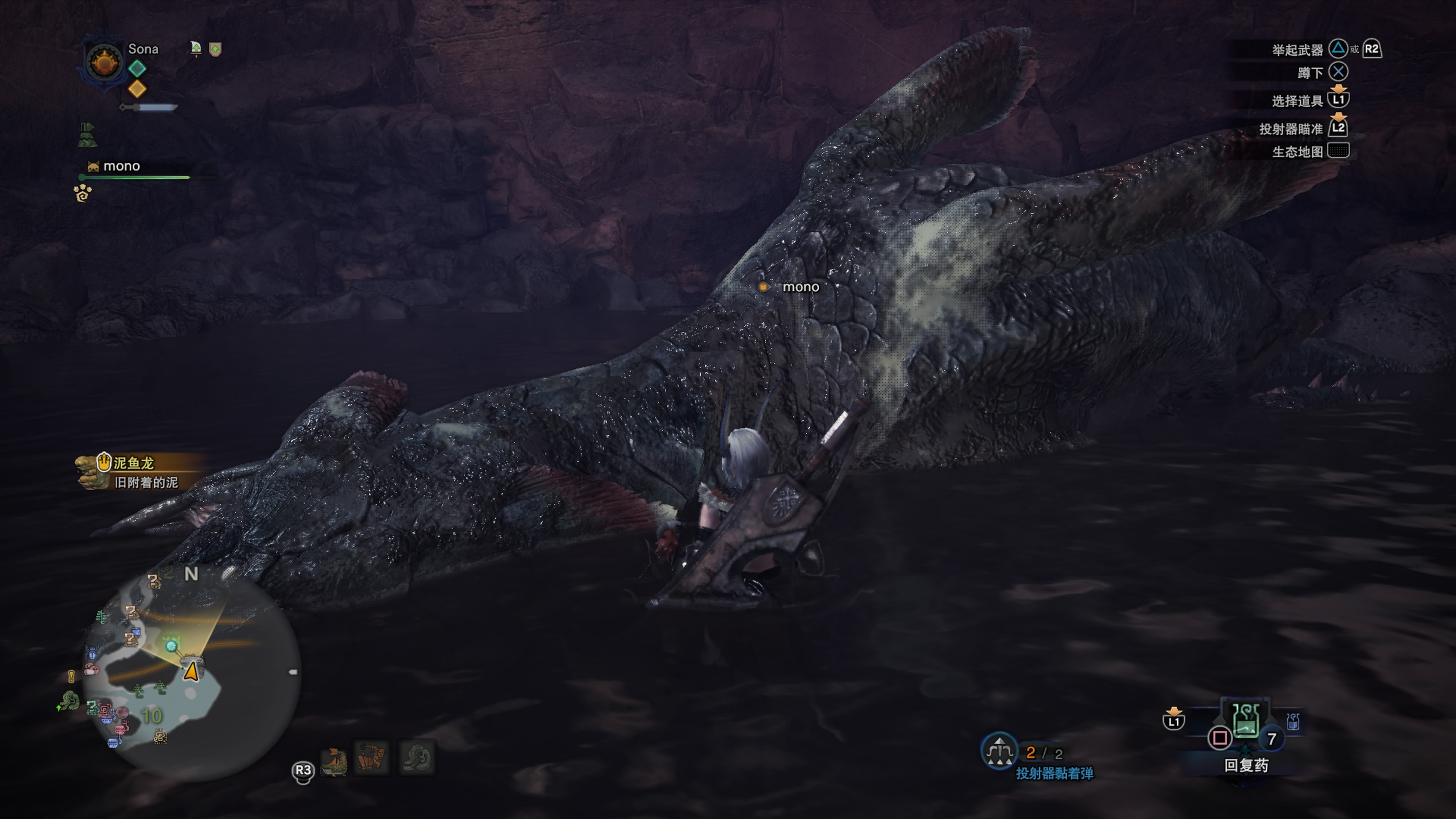This screenshot has width=1456, height=819.
Task: Click the yellow exclamation marker beside the minimap
Action: pos(71,676)
